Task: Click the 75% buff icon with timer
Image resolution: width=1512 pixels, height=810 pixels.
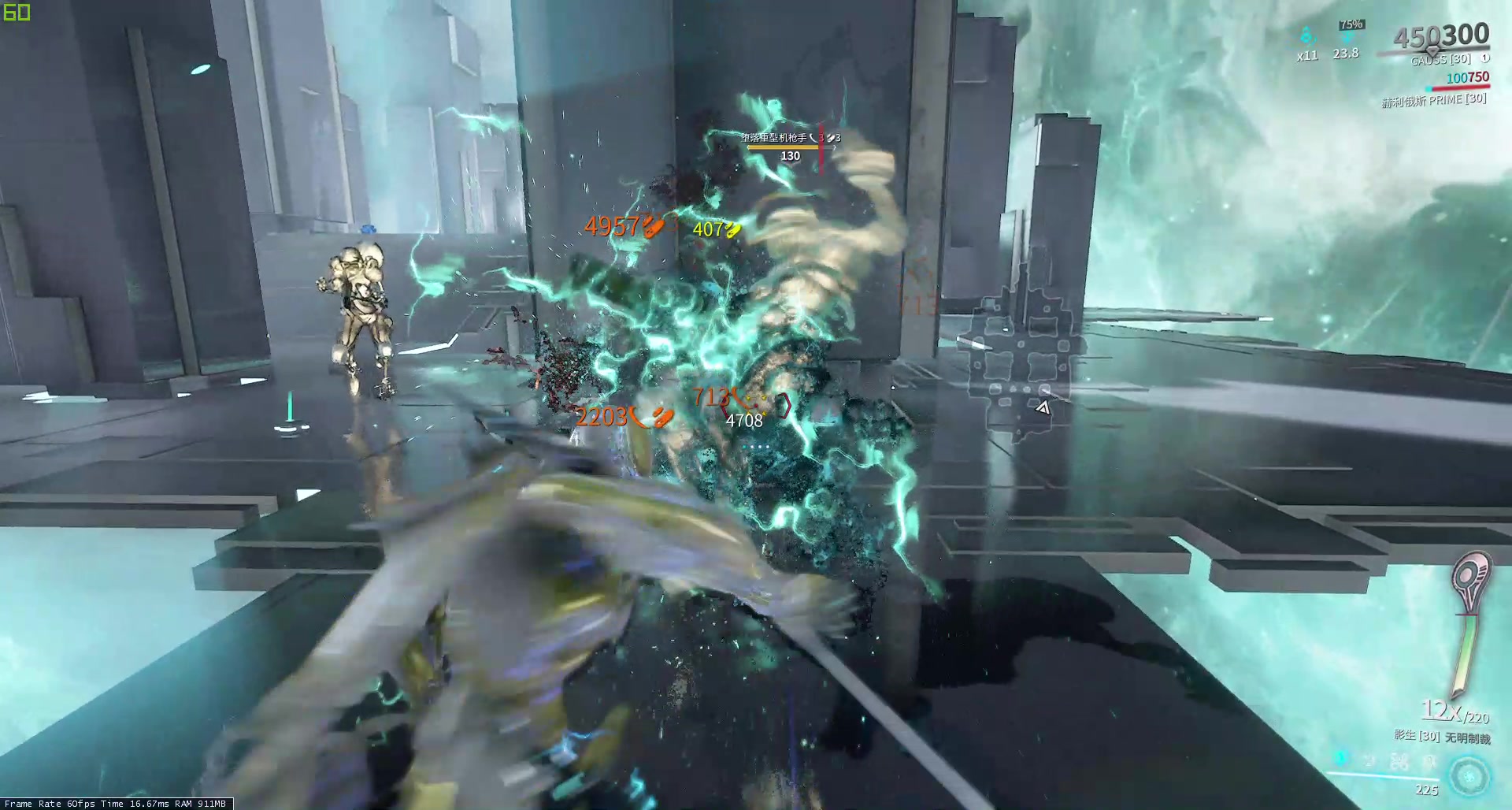Action: point(1347,37)
